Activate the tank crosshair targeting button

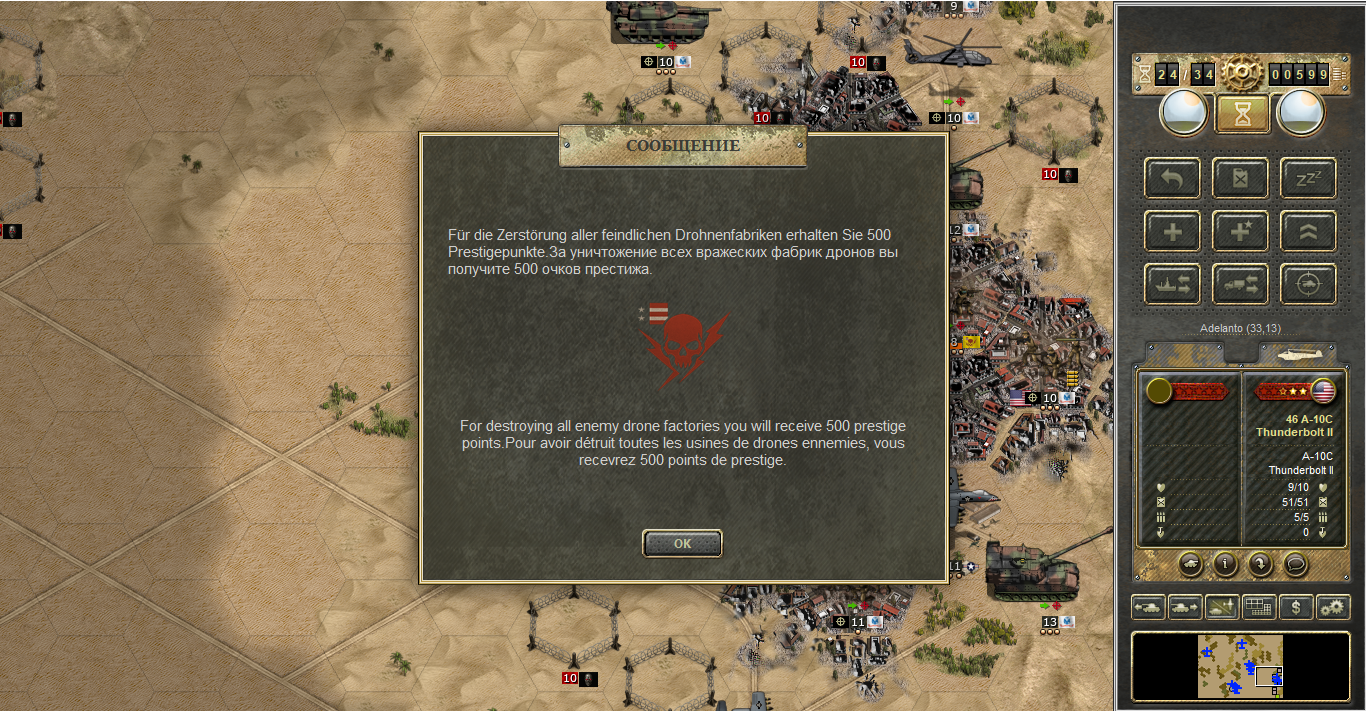(x=1308, y=284)
